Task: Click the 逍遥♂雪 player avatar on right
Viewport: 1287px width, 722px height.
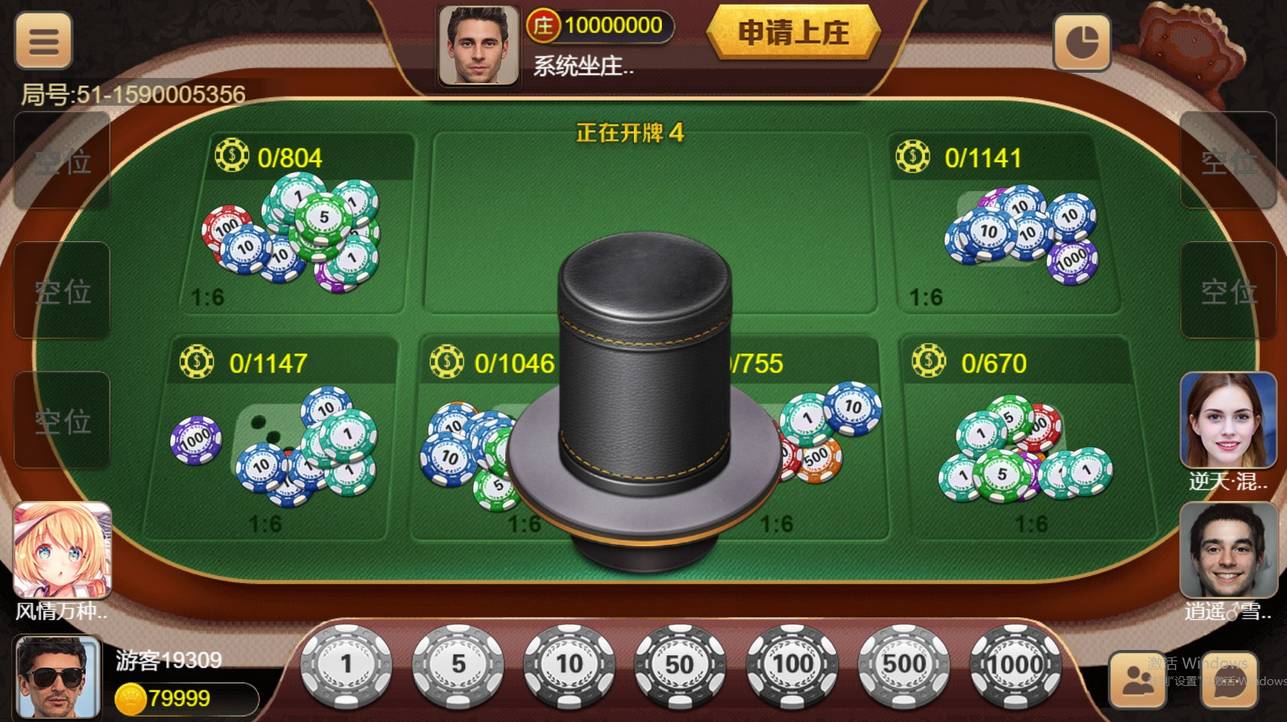Action: (1228, 552)
